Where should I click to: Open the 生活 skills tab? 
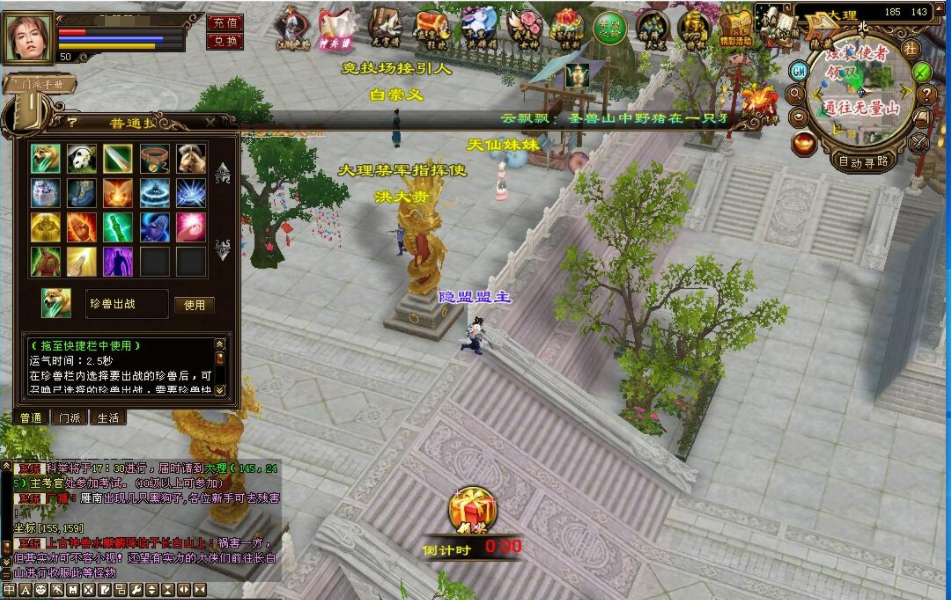(107, 418)
